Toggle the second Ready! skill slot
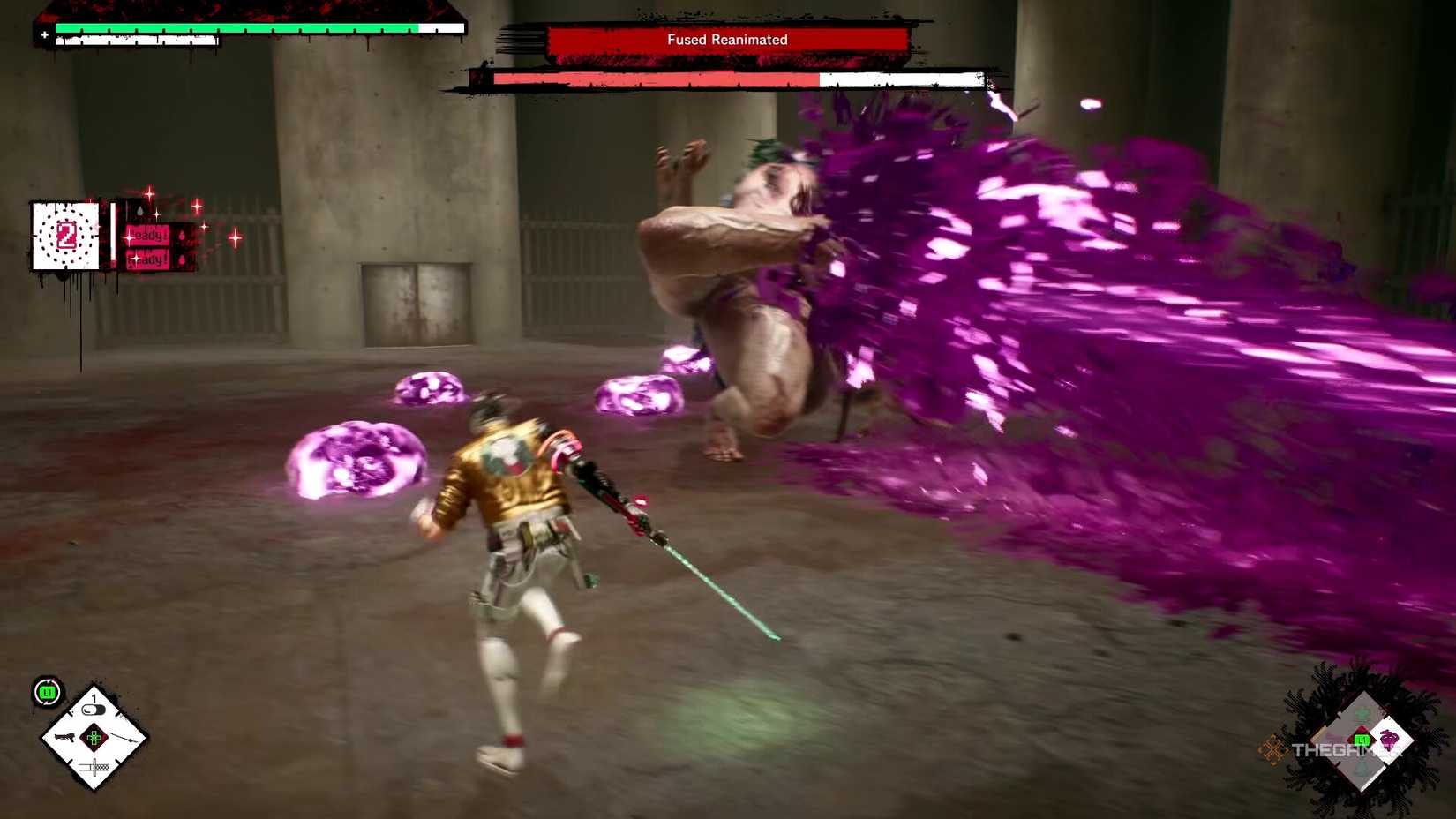The height and width of the screenshot is (819, 1456). [x=148, y=259]
